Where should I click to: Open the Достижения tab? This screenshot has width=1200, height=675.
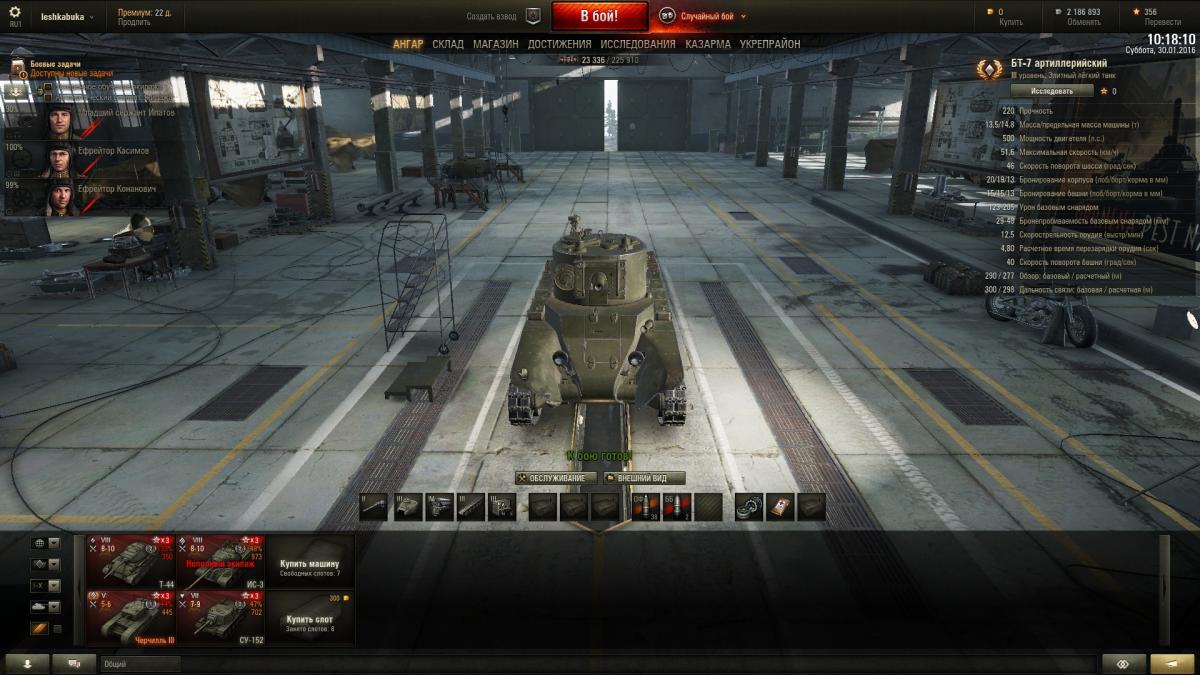559,44
